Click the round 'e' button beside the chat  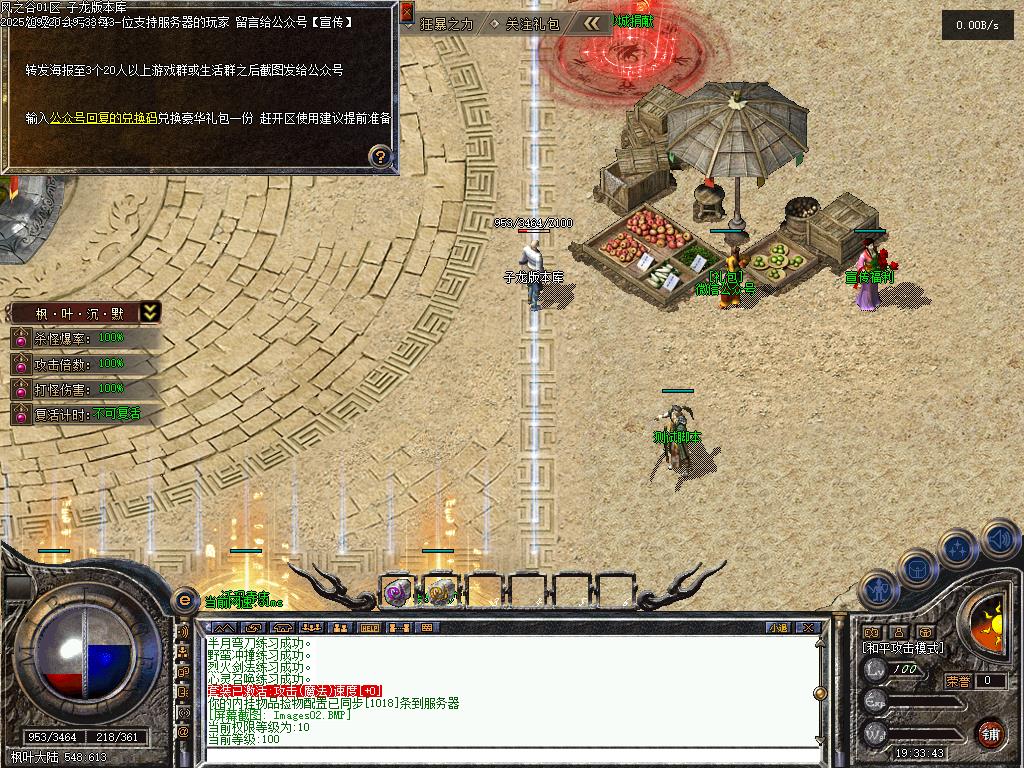pyautogui.click(x=184, y=600)
